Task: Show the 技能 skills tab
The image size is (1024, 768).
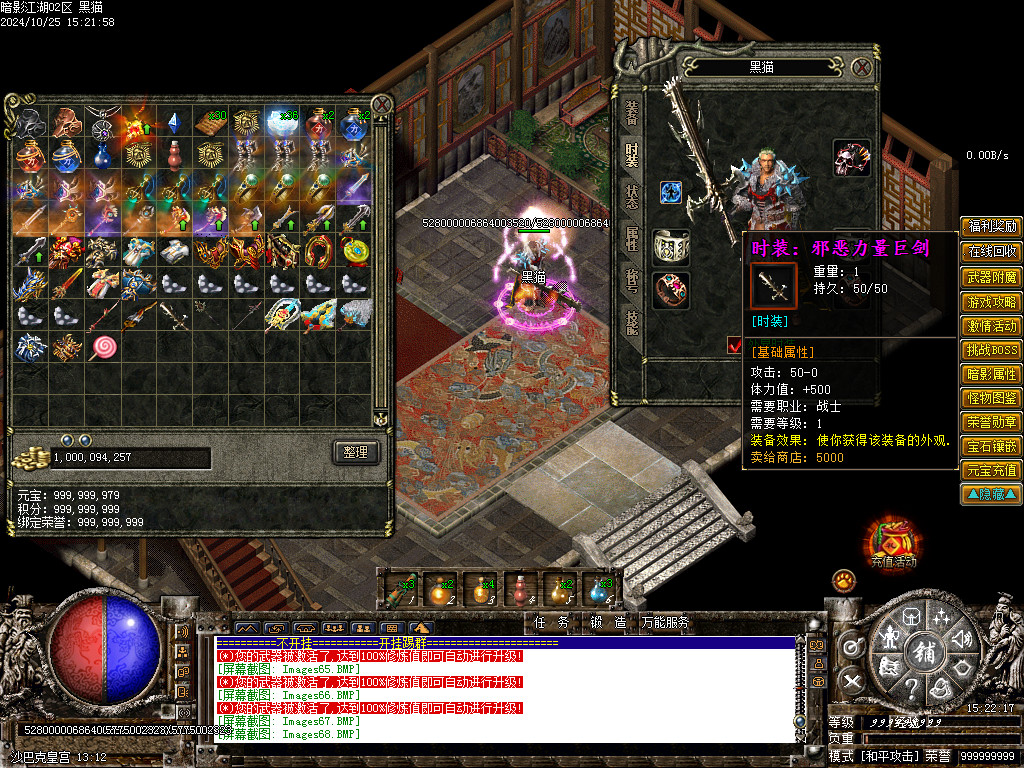Action: pyautogui.click(x=632, y=322)
